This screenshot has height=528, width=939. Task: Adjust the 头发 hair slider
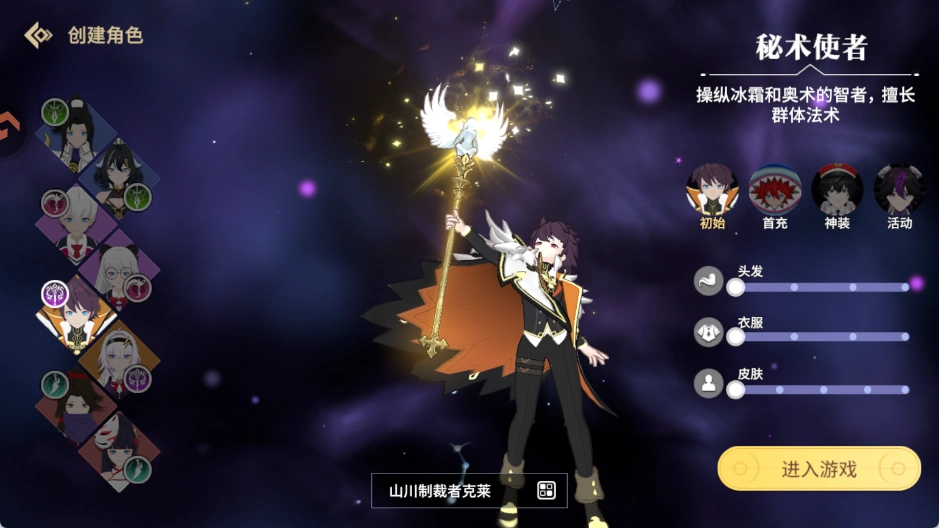point(736,287)
